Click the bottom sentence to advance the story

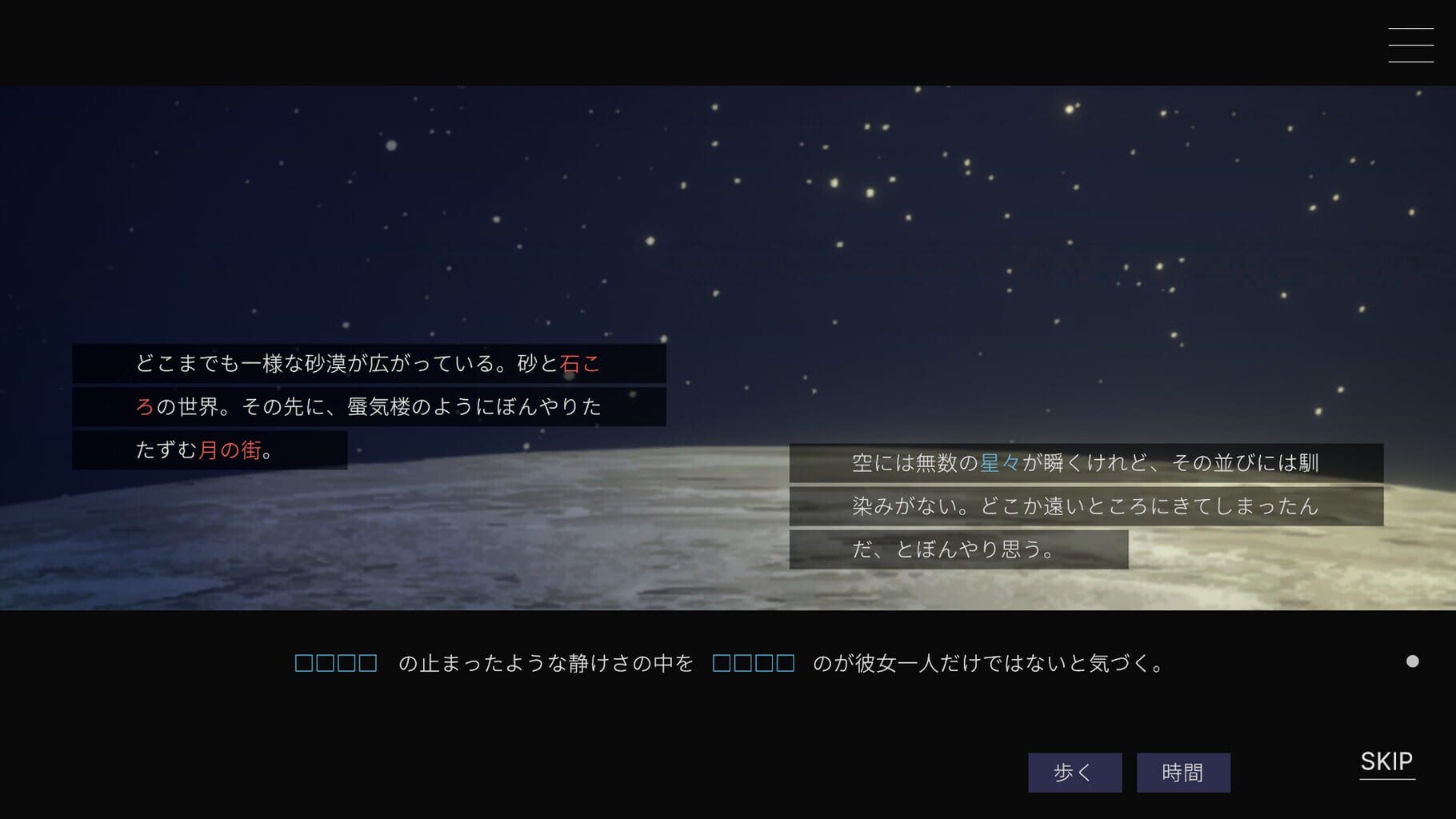click(x=720, y=662)
